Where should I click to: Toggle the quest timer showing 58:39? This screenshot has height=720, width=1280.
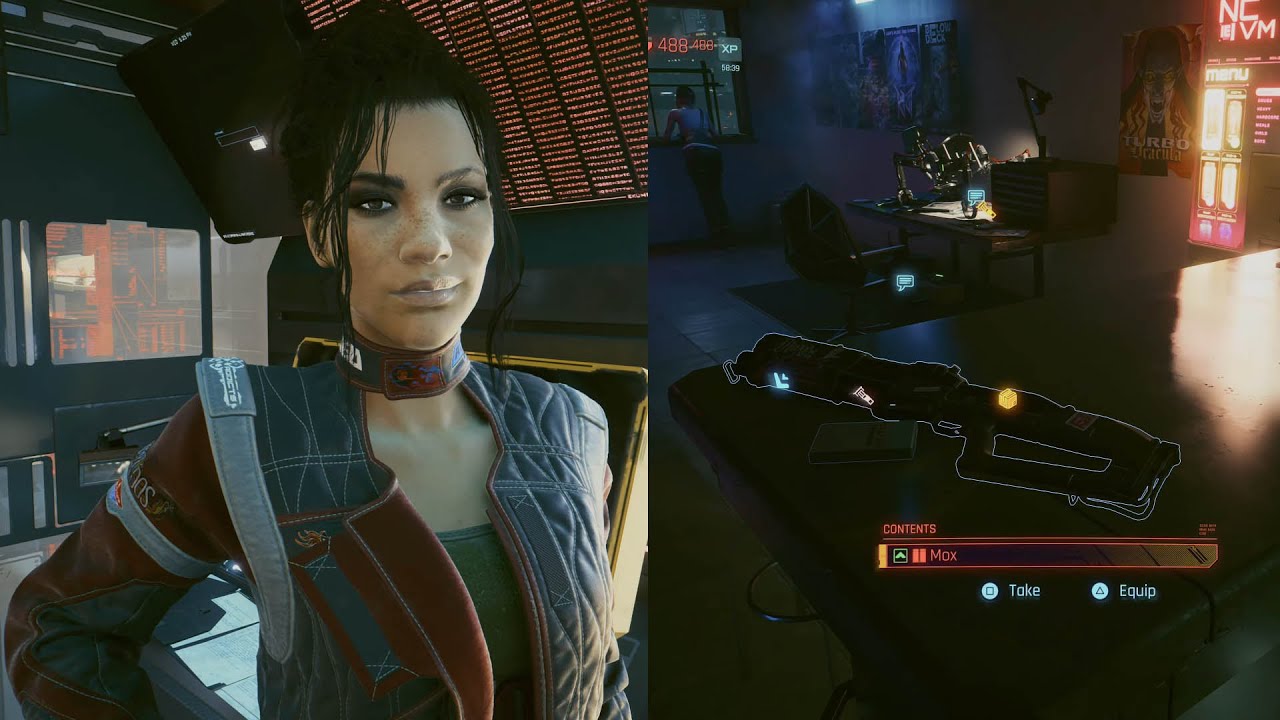coord(731,68)
